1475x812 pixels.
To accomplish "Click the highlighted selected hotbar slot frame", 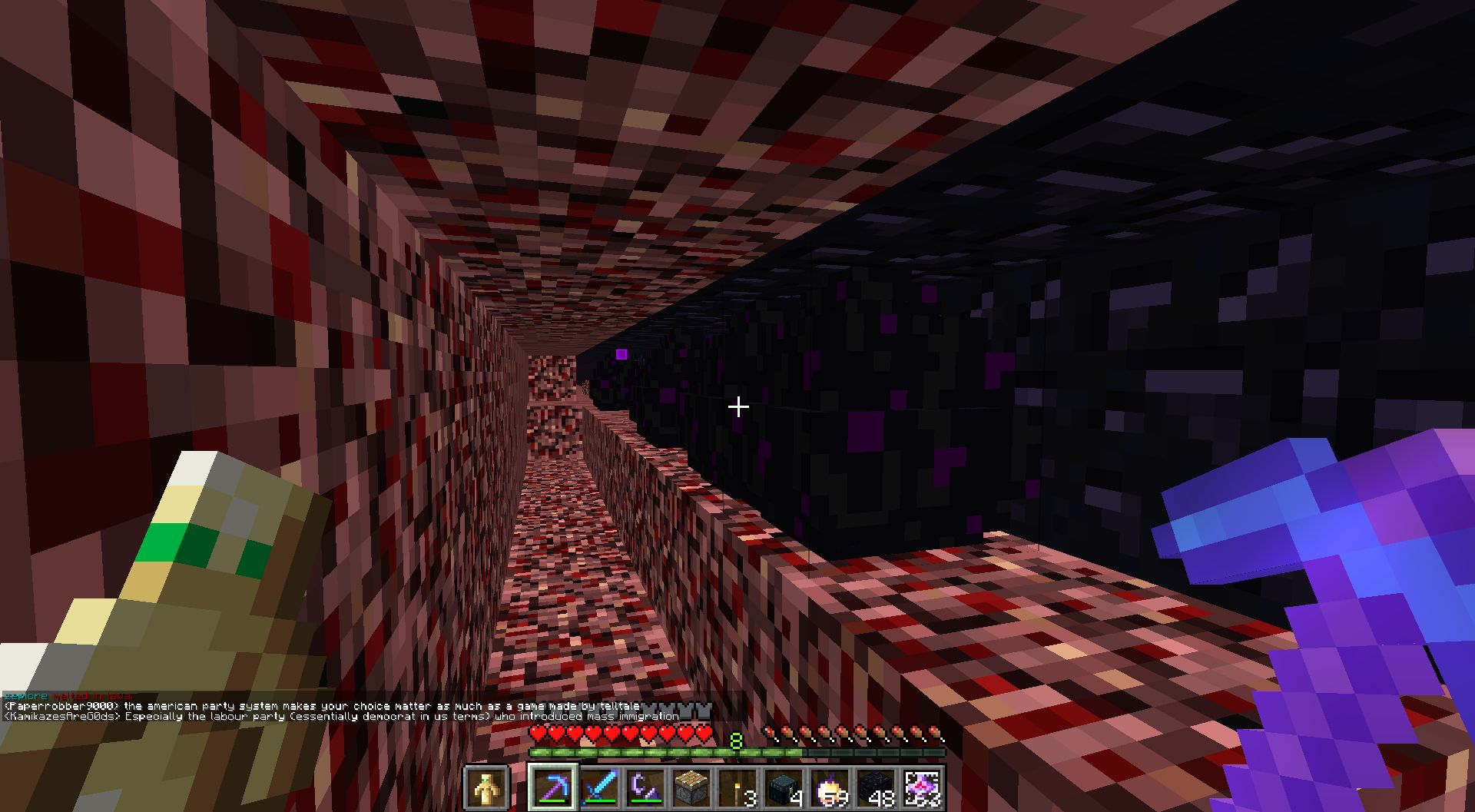I will click(553, 785).
